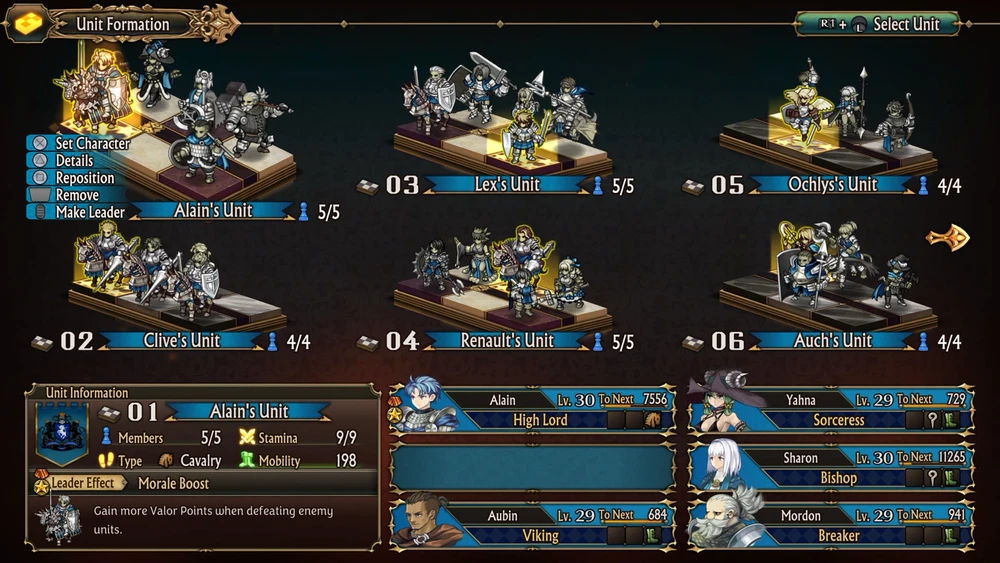Select Renault's Unit formation
The height and width of the screenshot is (563, 1000).
(x=507, y=341)
